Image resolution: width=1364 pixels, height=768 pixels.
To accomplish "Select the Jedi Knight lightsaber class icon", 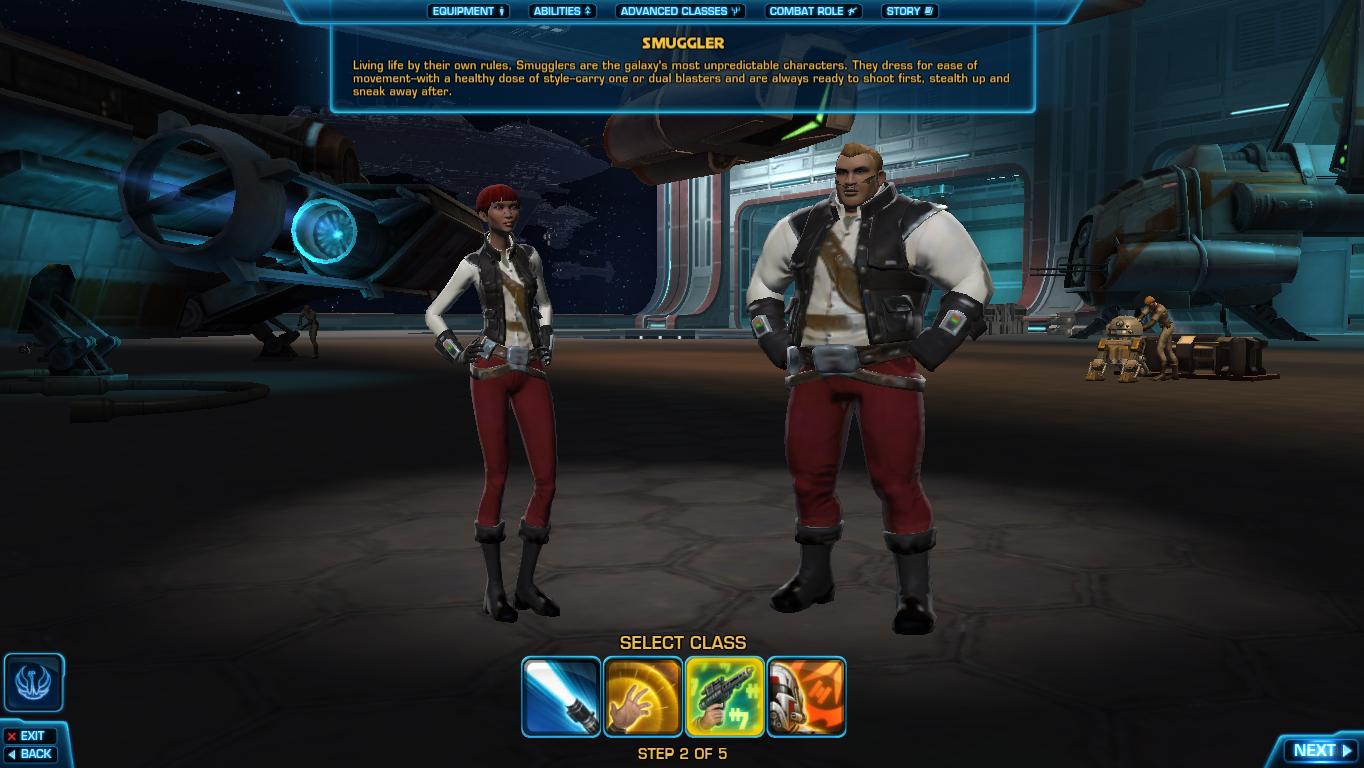I will click(561, 696).
